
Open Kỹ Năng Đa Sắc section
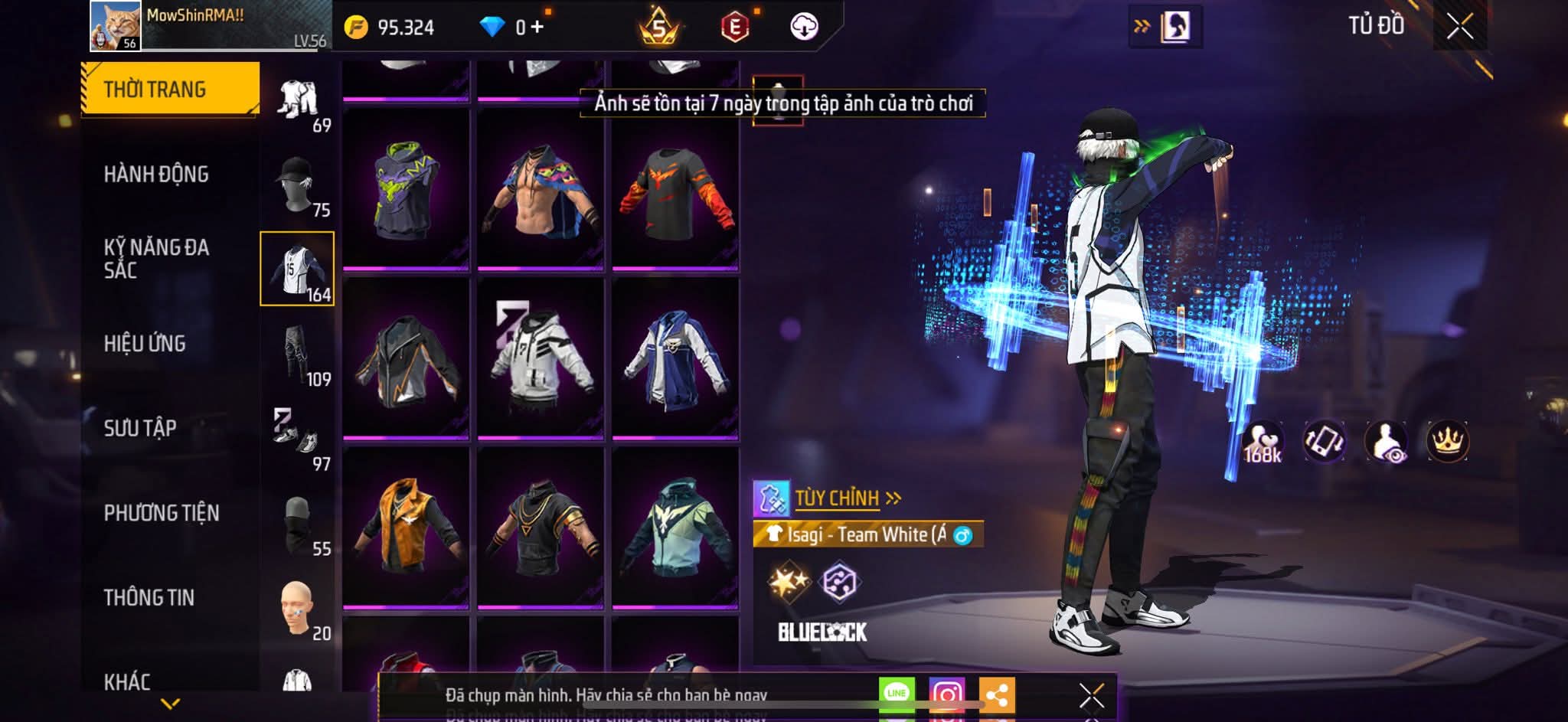click(x=156, y=259)
